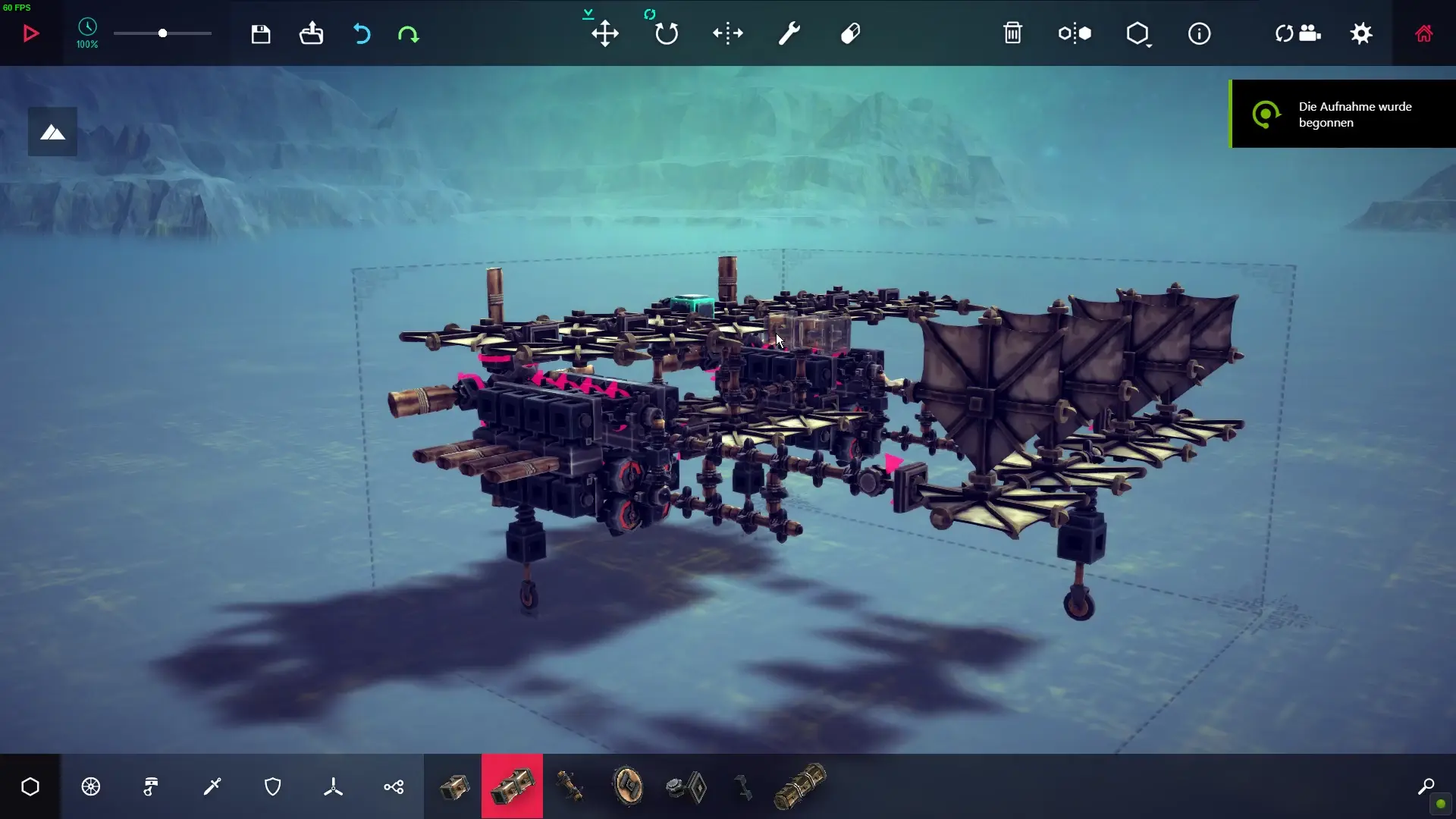Toggle the Flight category propeller icon

(x=333, y=786)
